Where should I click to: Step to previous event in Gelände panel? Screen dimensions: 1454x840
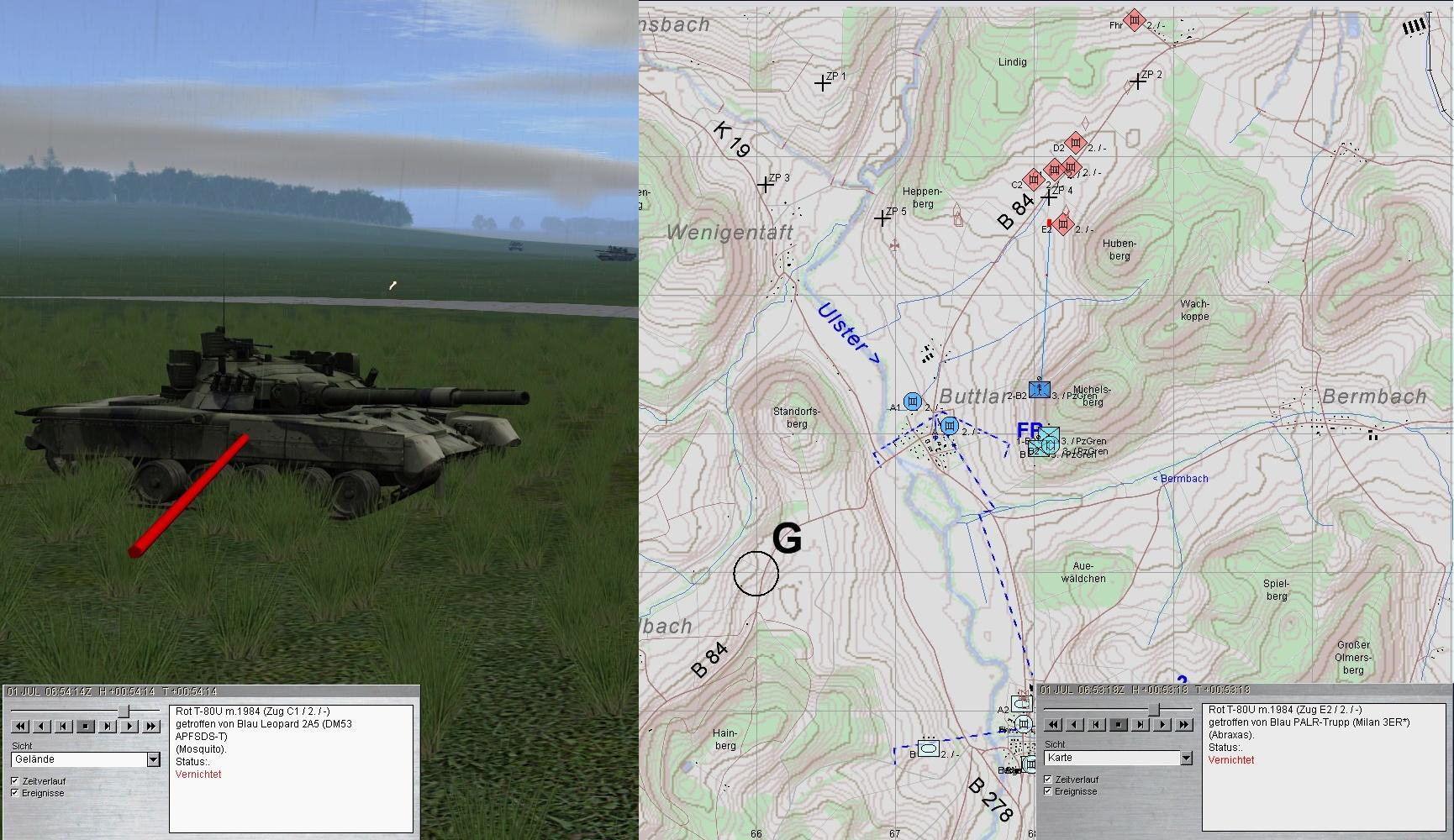point(63,727)
